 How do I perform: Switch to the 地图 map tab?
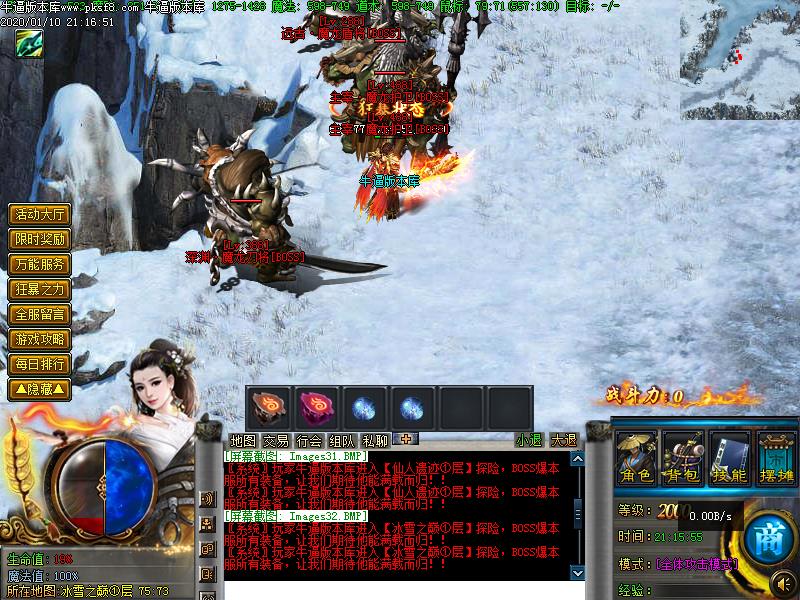(x=243, y=440)
